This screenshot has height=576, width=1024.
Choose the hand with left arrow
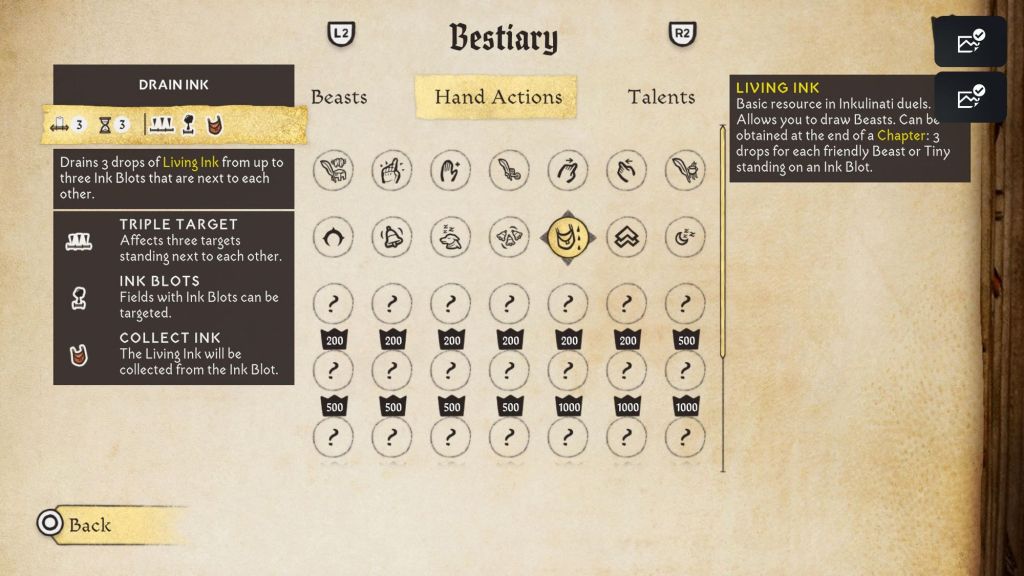tap(627, 171)
